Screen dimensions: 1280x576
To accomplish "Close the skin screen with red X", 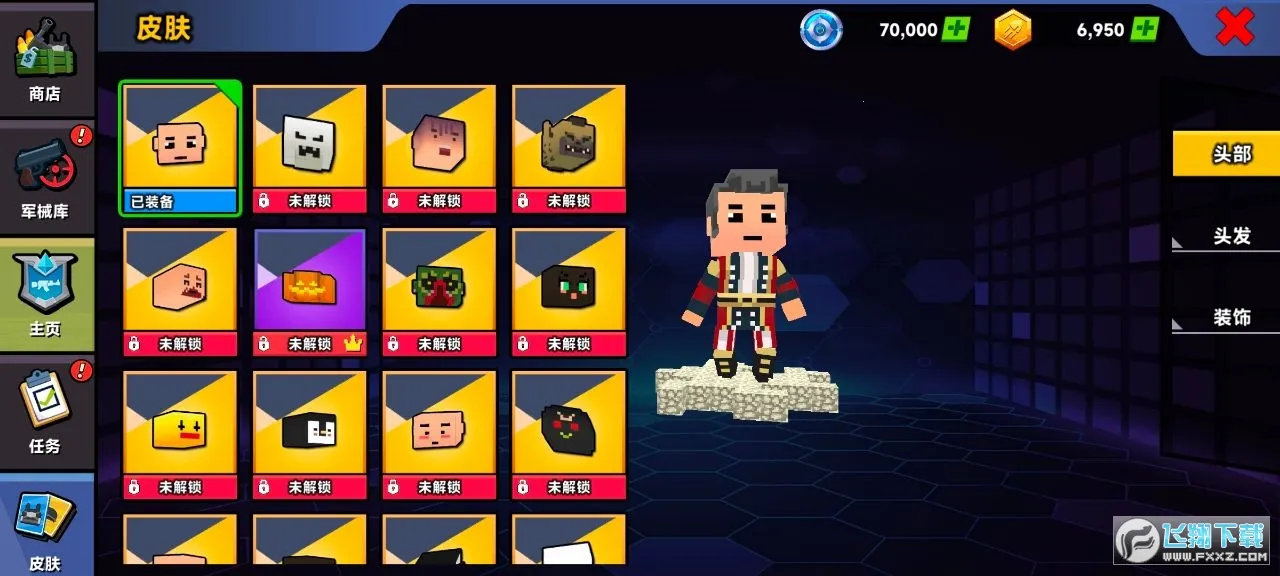I will click(1234, 28).
